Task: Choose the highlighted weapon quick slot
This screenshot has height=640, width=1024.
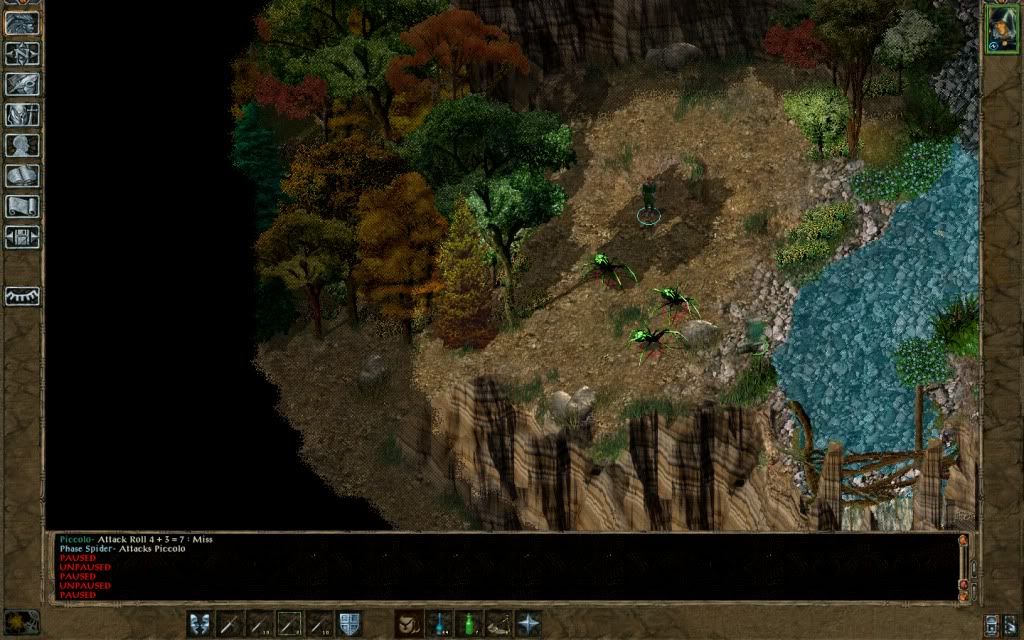Action: point(290,624)
